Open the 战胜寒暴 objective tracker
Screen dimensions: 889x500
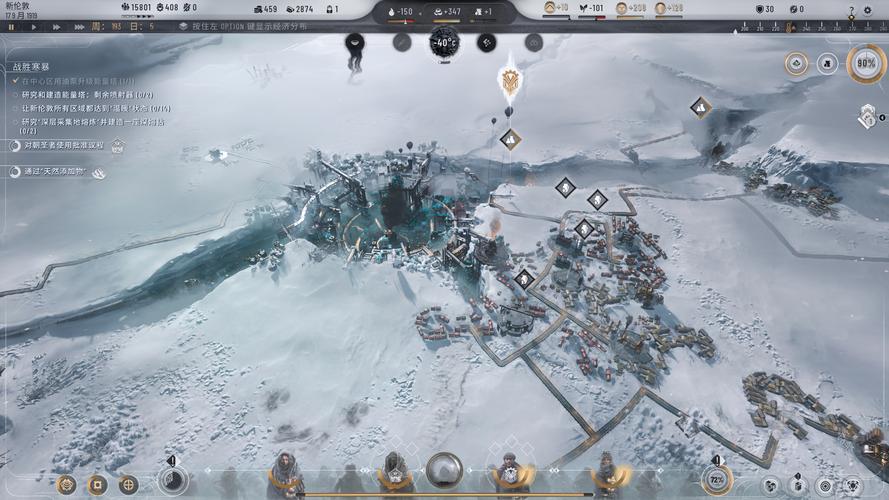coord(30,67)
